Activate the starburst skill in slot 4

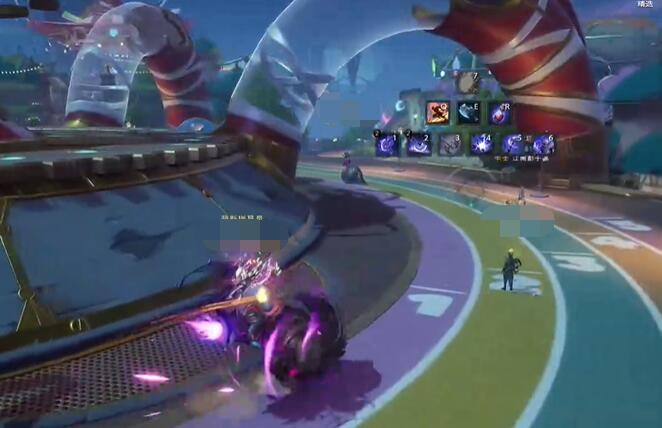point(481,145)
